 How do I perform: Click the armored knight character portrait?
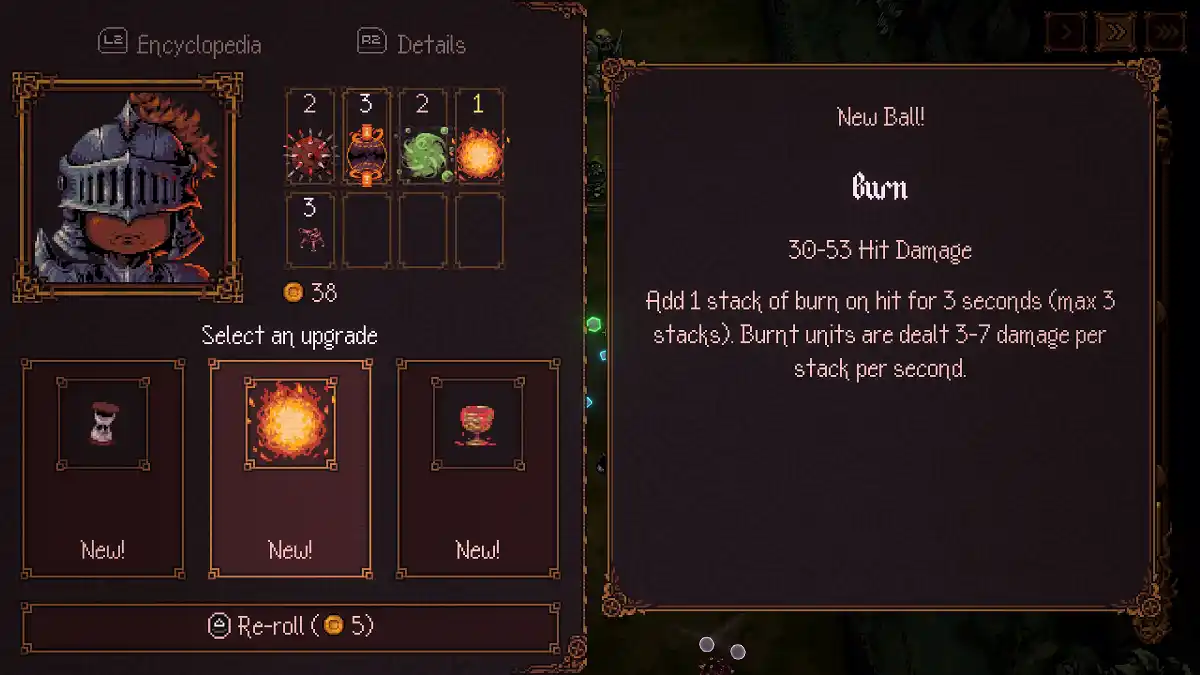(127, 187)
